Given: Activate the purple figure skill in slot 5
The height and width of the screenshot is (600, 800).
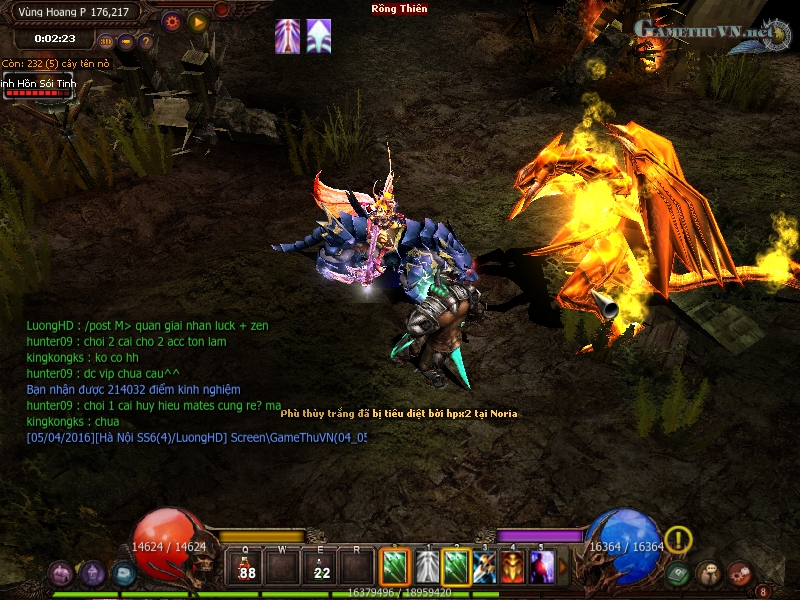Looking at the screenshot, I should click(x=542, y=568).
